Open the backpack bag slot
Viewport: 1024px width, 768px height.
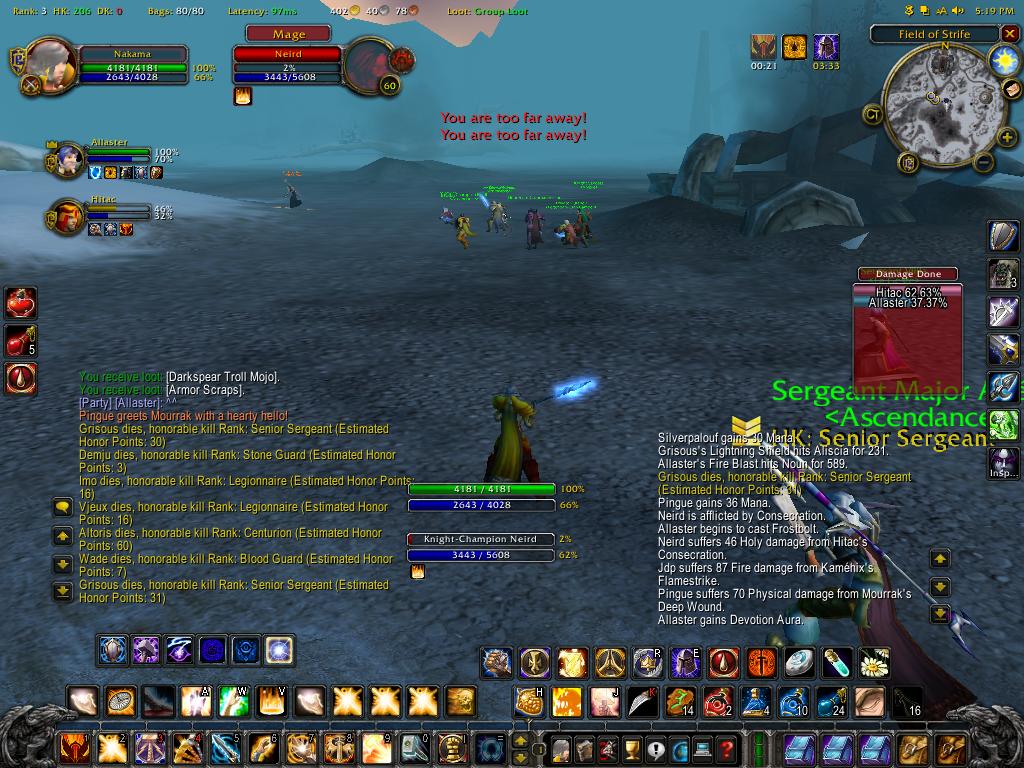pyautogui.click(x=951, y=747)
